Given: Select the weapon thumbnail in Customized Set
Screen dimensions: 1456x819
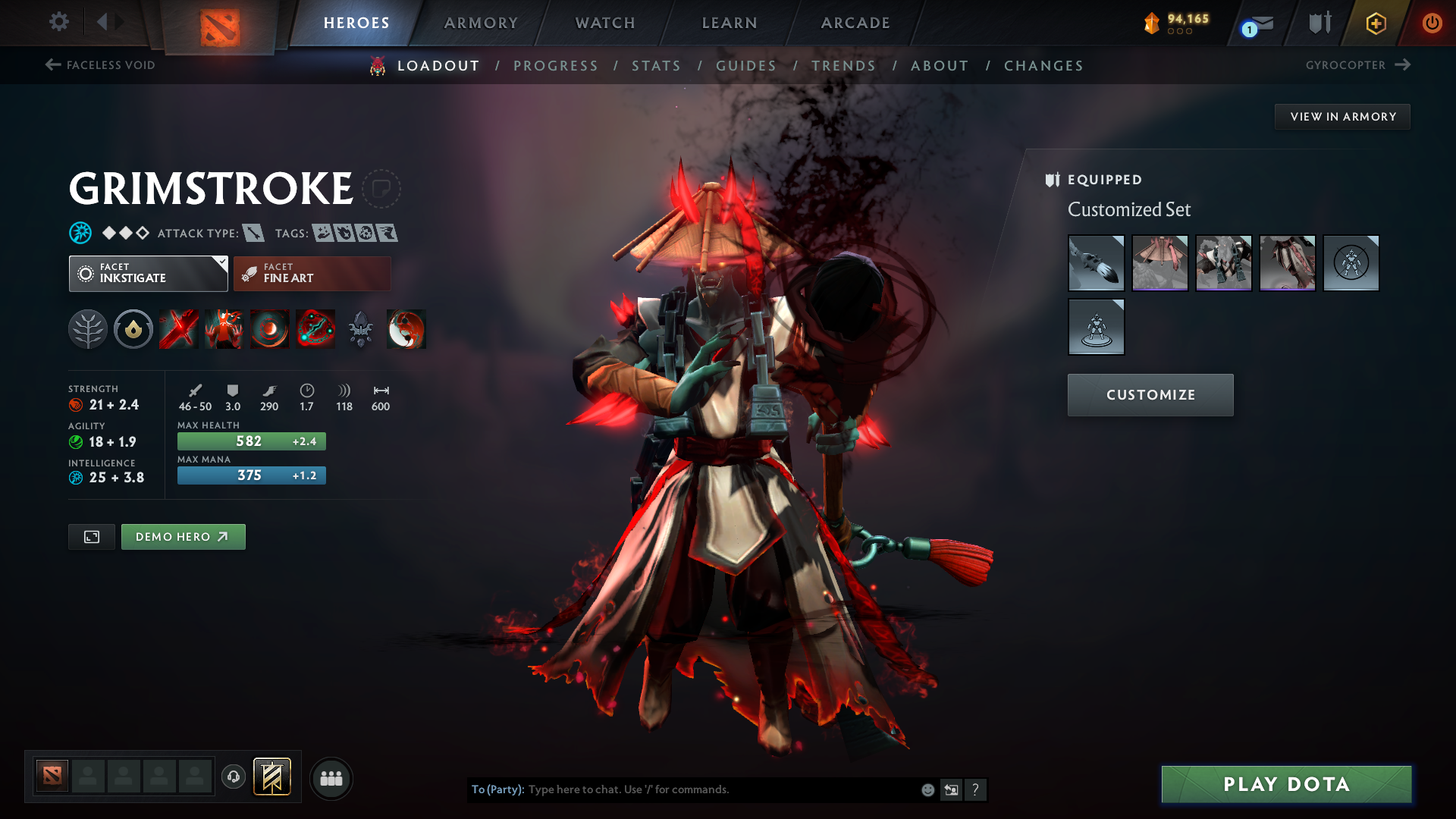Looking at the screenshot, I should [1096, 263].
